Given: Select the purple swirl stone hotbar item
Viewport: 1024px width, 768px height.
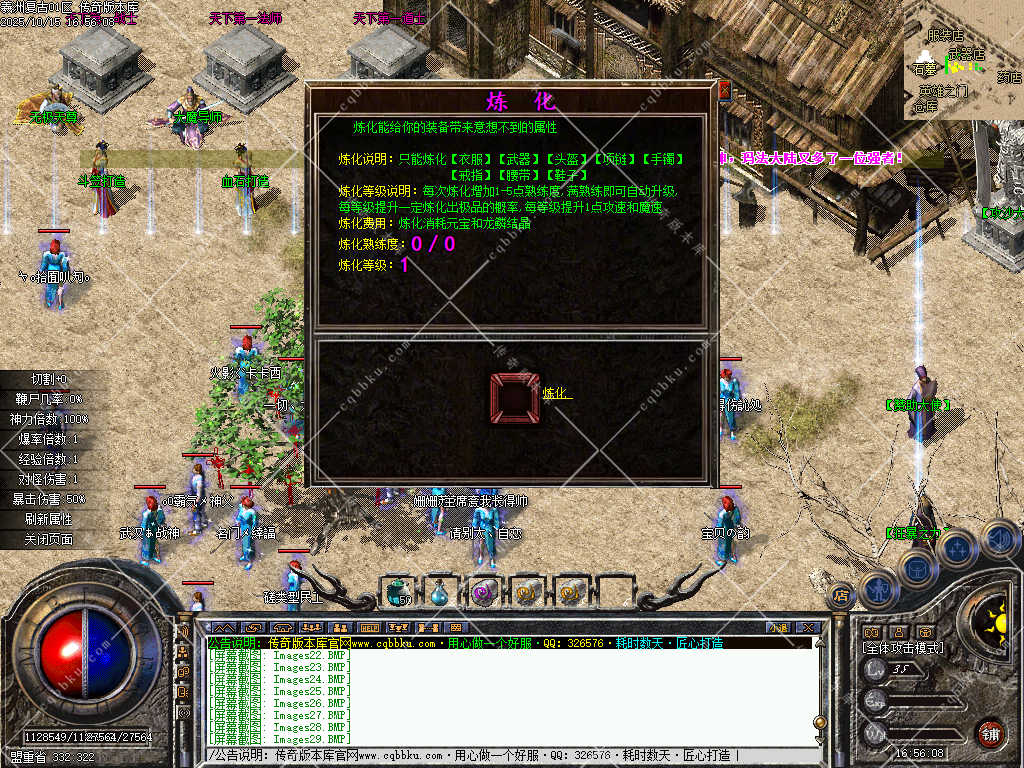Looking at the screenshot, I should tap(485, 593).
